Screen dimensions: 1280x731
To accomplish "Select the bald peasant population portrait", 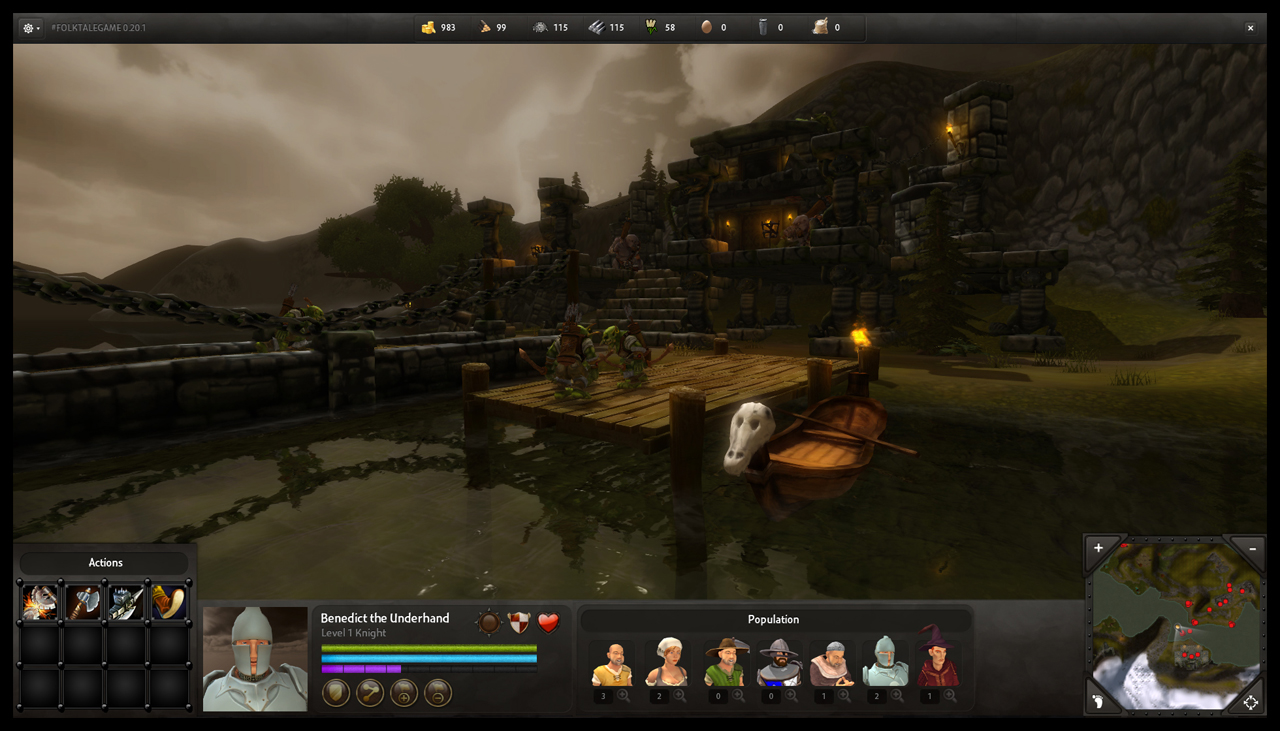I will 612,664.
